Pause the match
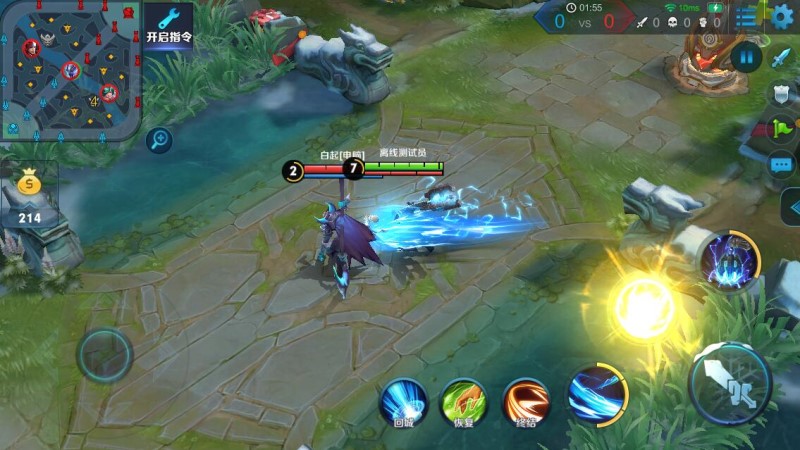The height and width of the screenshot is (450, 800). (746, 56)
